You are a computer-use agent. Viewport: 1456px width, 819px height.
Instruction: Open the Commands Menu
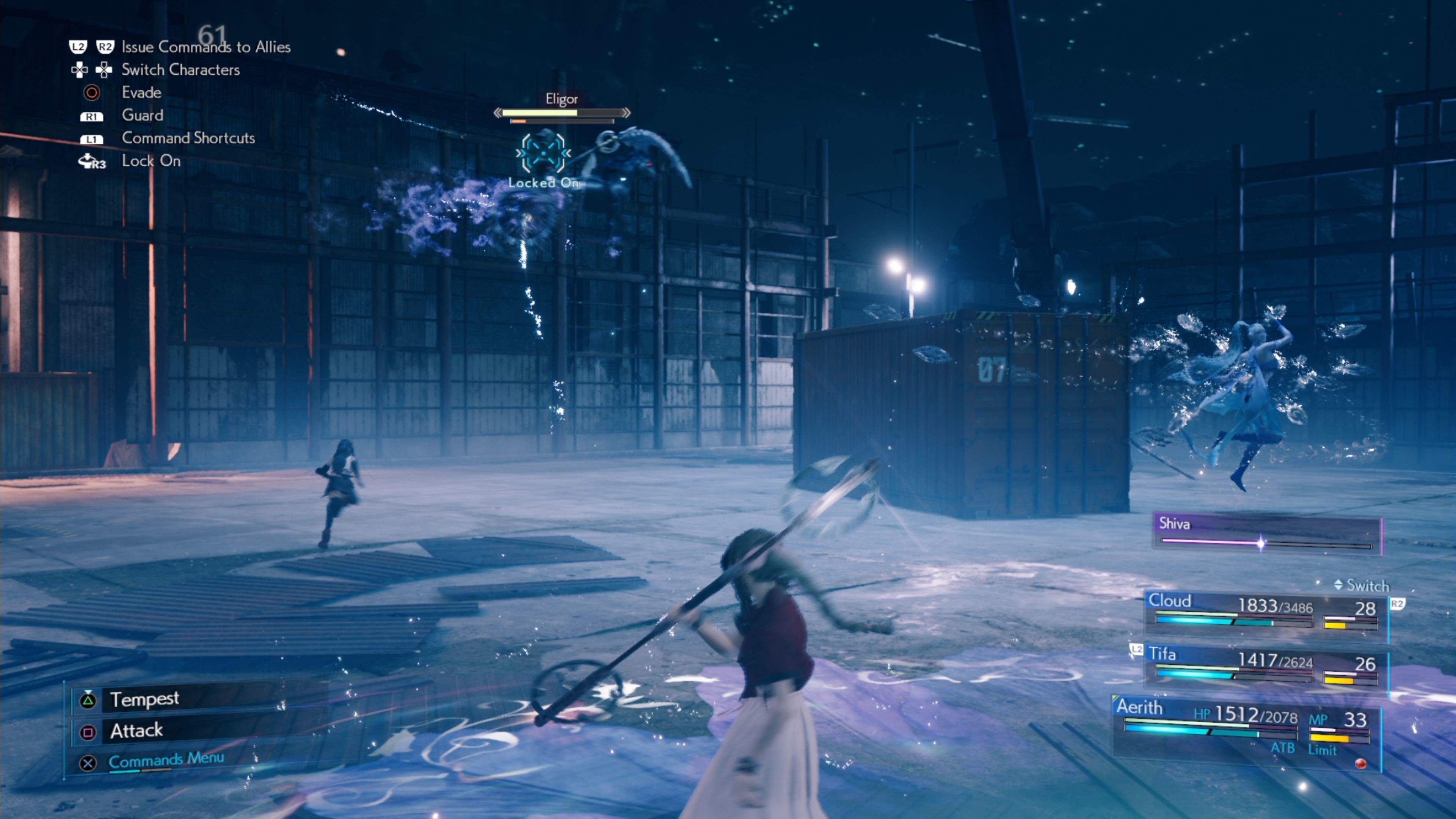tap(166, 760)
